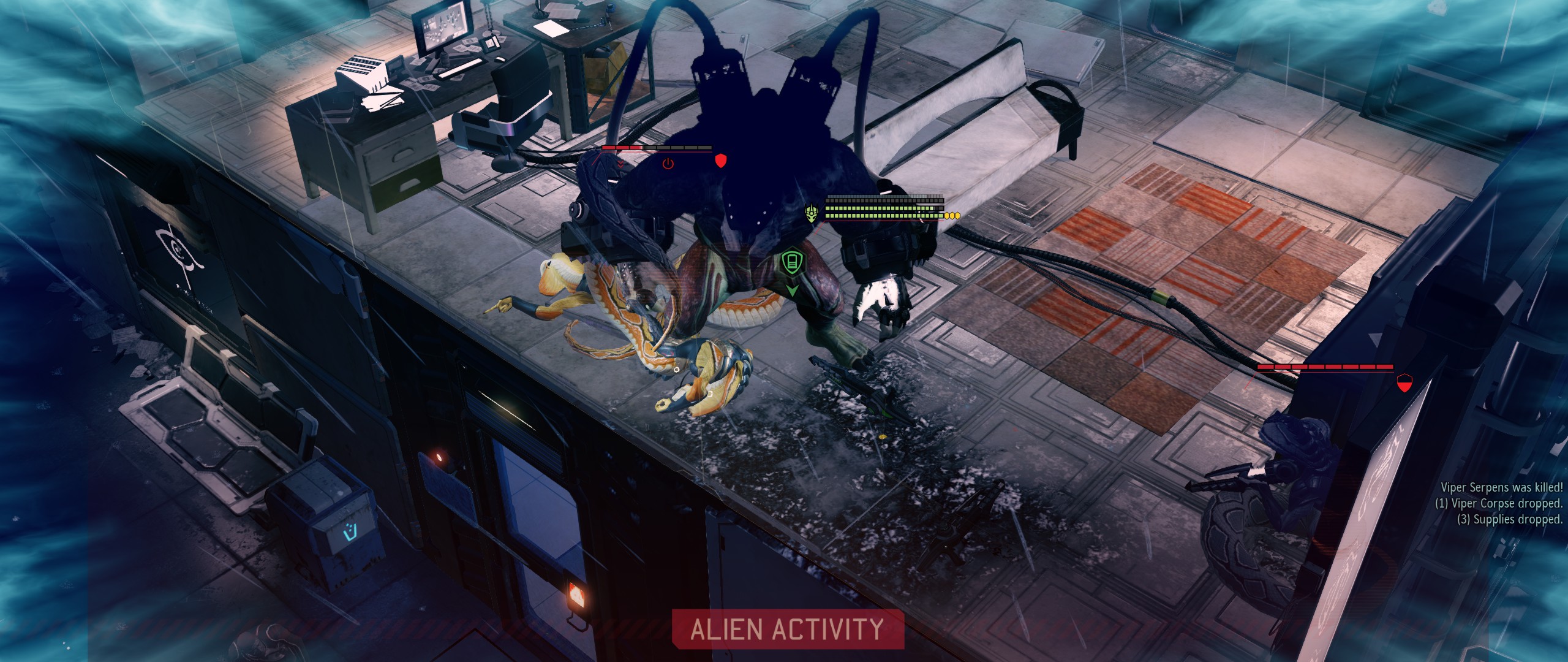This screenshot has width=1568, height=662.
Task: Click the red shield icon above the Sectopod
Action: (x=721, y=161)
